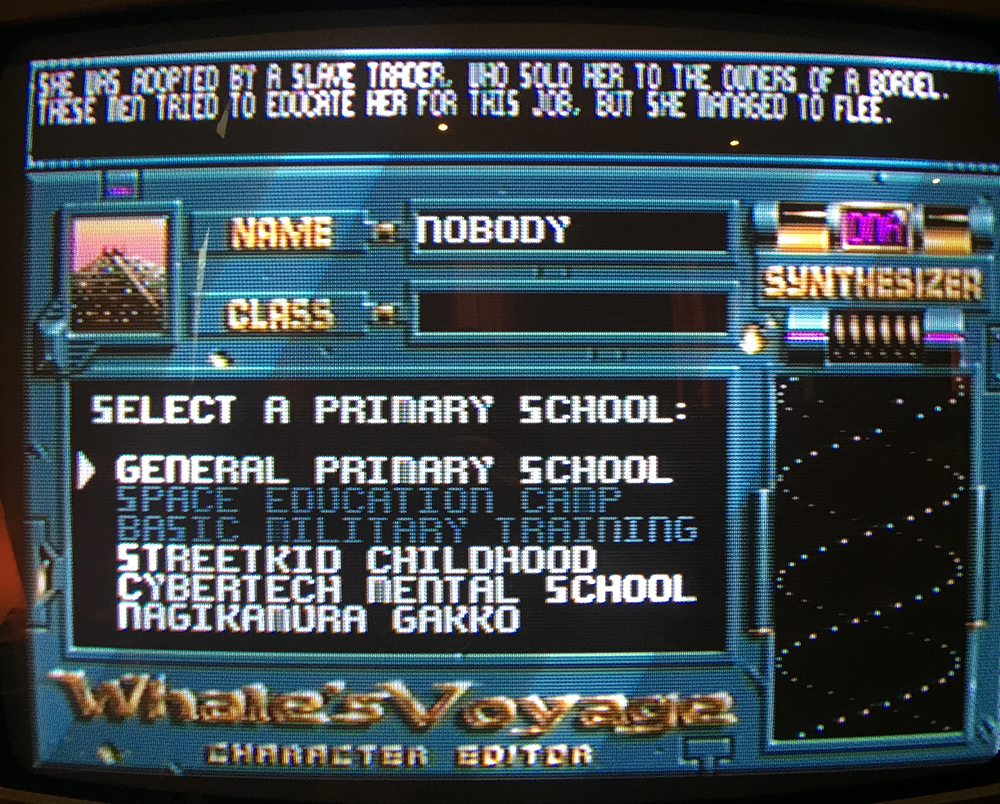Pick Basic Military Training option
Screen dimensions: 1000x804
click(406, 529)
